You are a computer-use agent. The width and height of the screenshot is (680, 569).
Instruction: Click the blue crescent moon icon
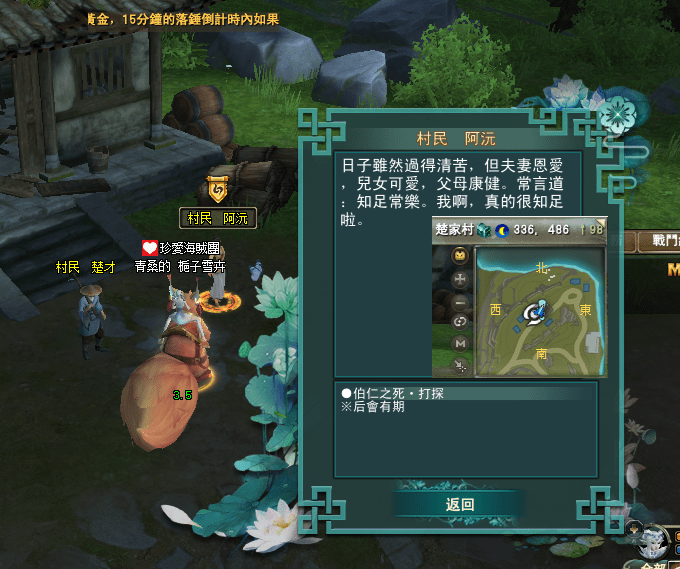(x=501, y=230)
